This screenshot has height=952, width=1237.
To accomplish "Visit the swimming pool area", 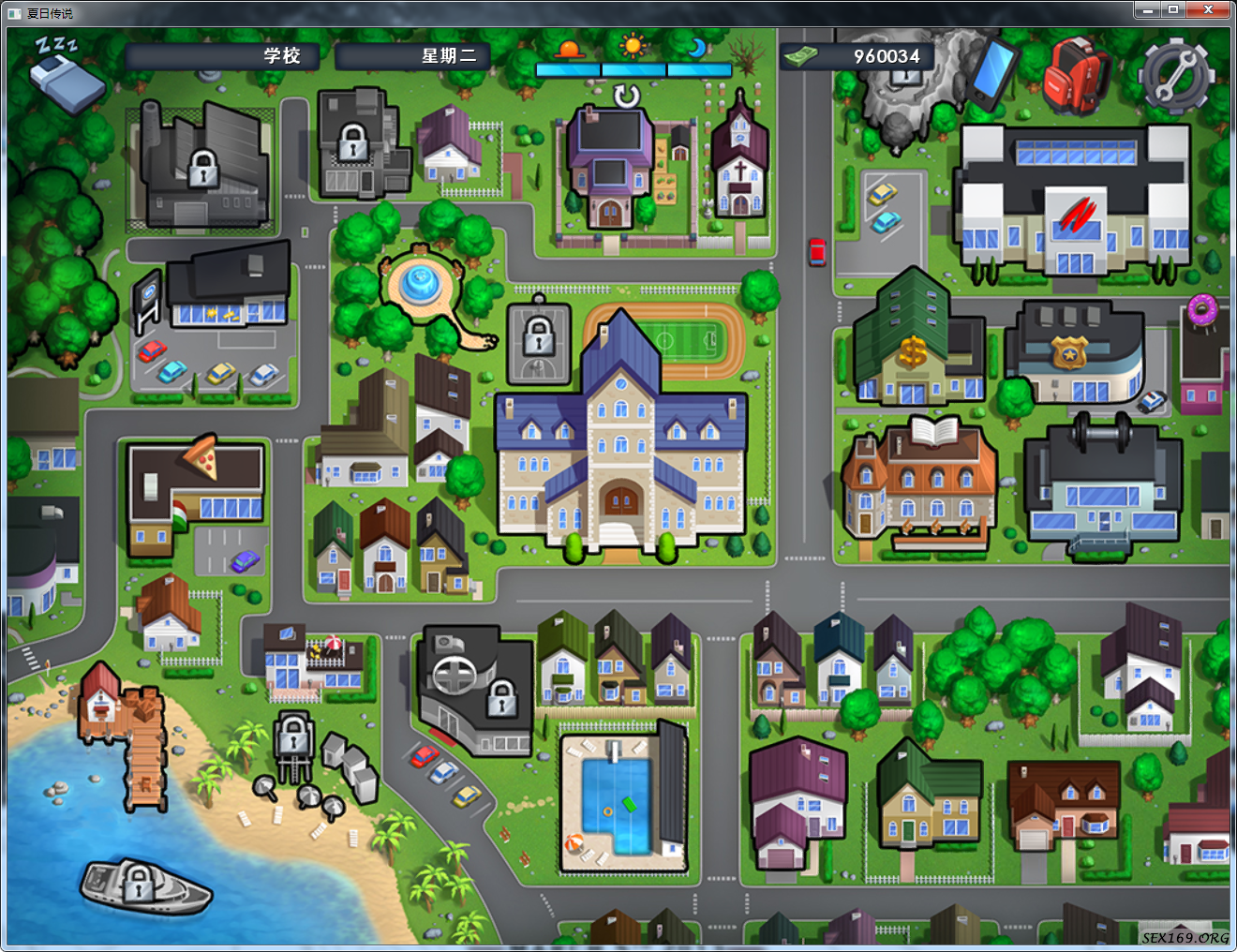I will tap(618, 801).
